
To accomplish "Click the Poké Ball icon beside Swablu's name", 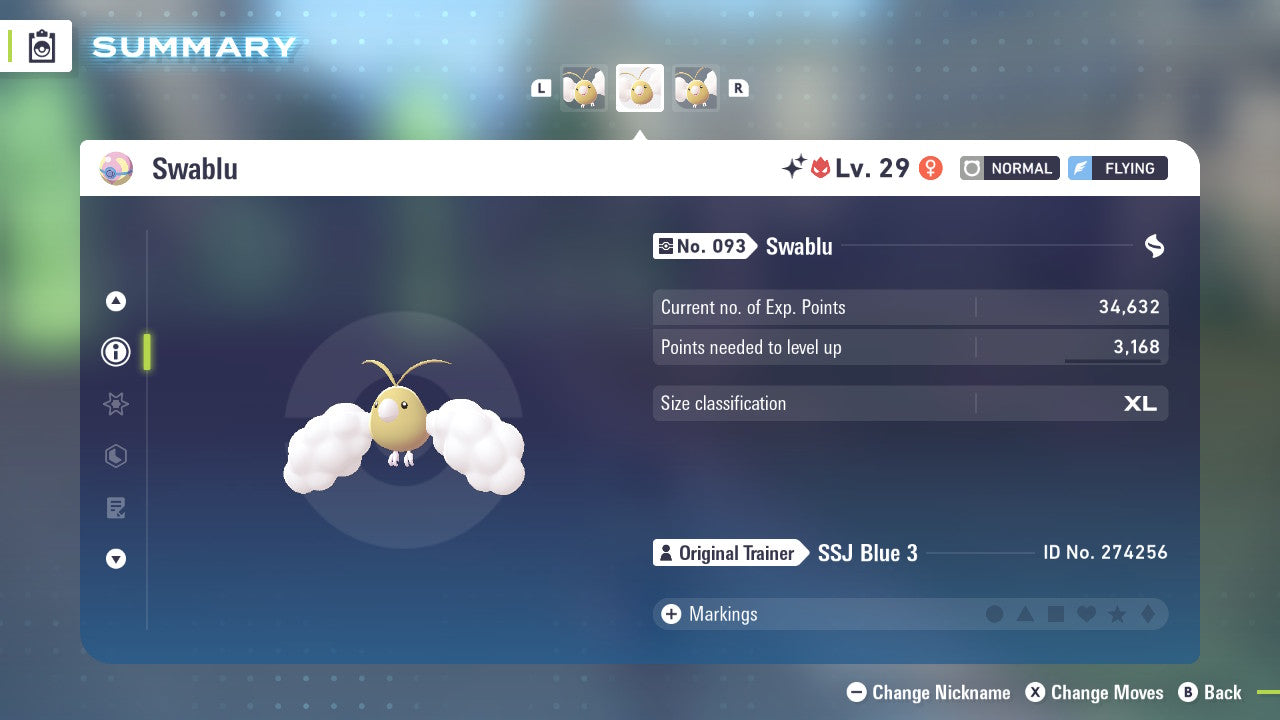I will point(116,169).
